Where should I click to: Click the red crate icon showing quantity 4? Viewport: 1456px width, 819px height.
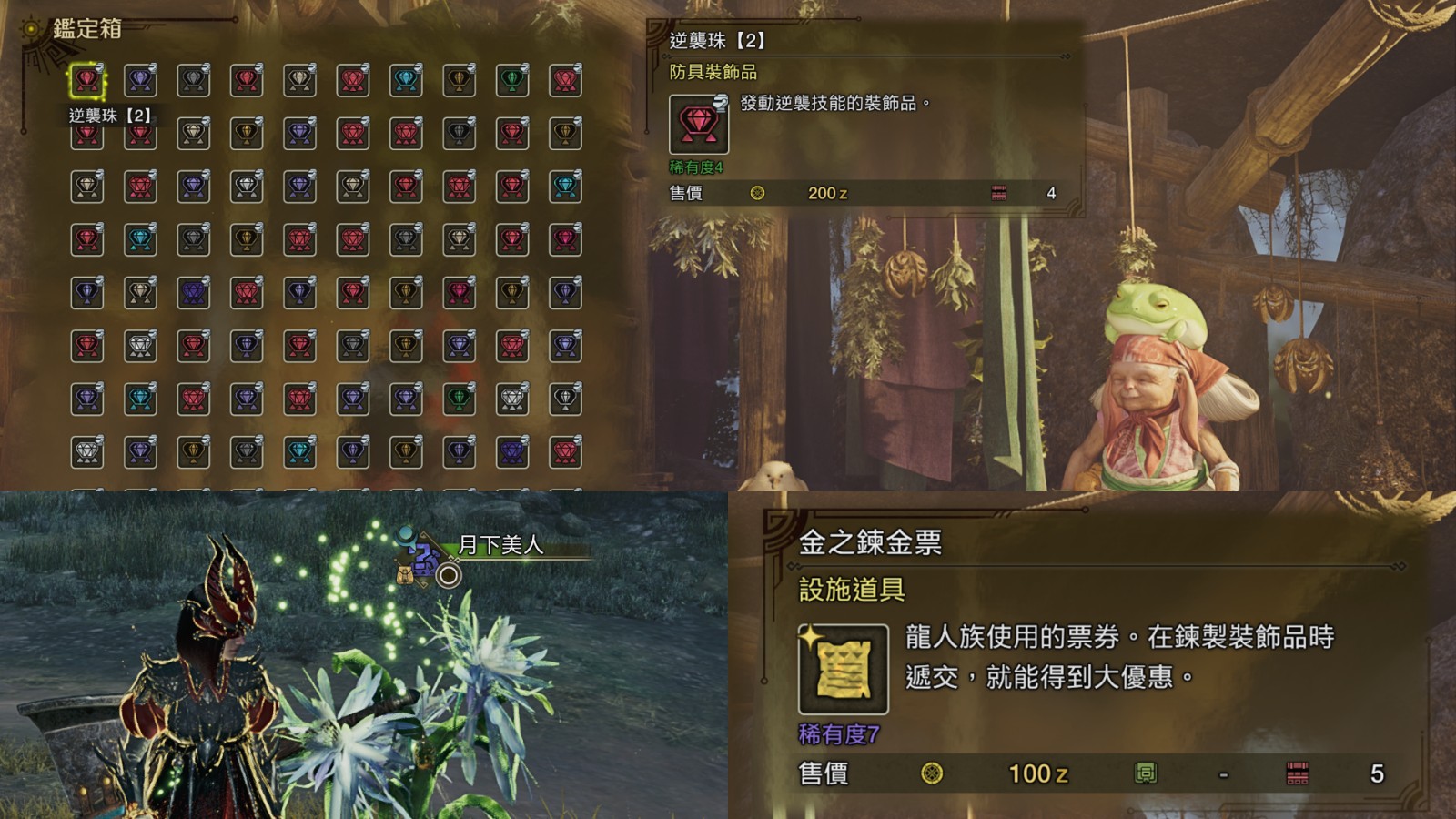pyautogui.click(x=1000, y=193)
